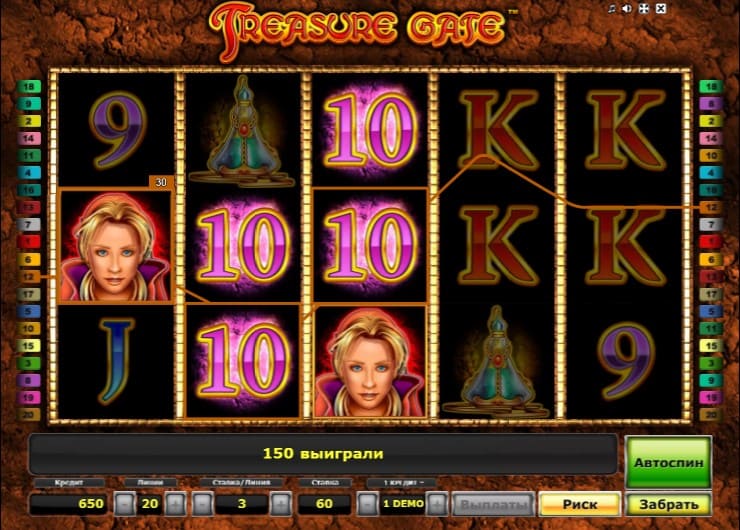This screenshot has width=740, height=530.
Task: Decrease the number of lines (Линии)
Action: point(124,504)
